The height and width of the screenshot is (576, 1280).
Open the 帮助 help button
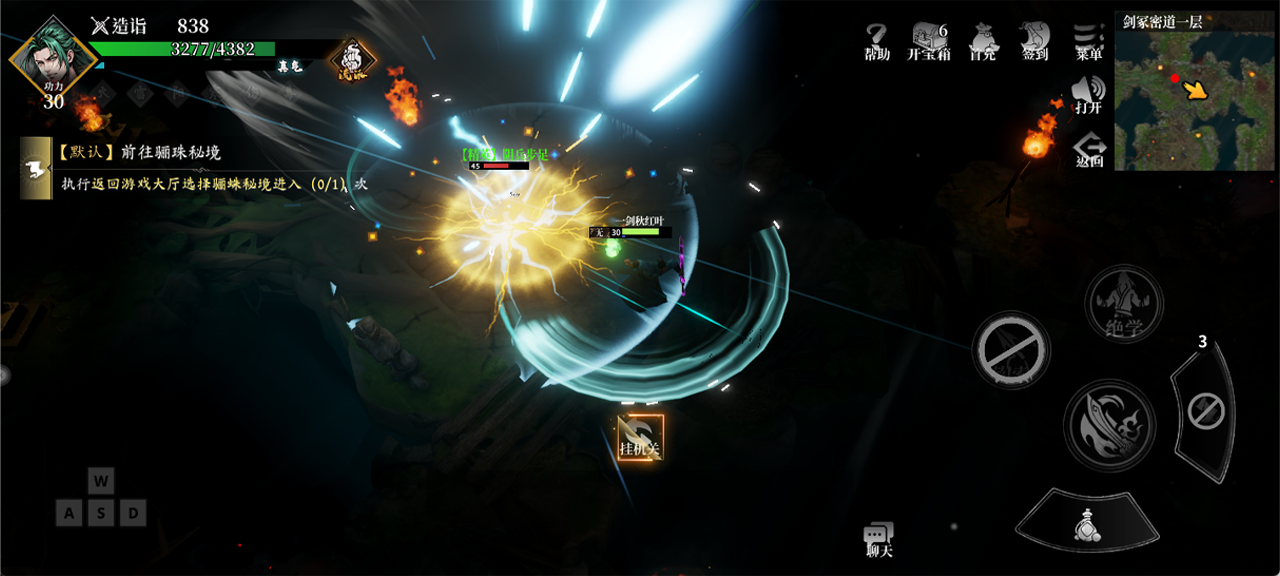877,42
